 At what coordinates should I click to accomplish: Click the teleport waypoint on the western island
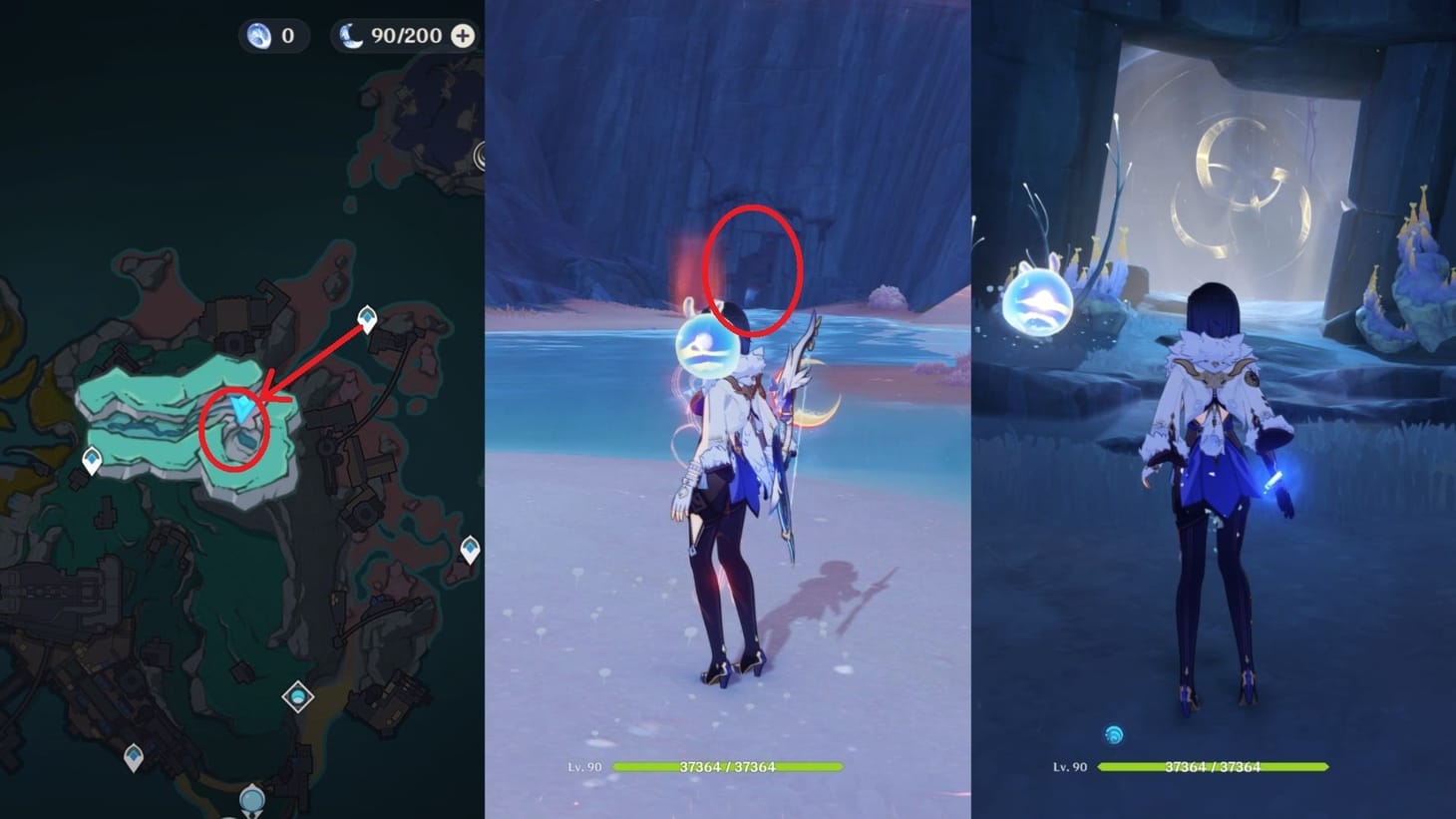tap(93, 459)
